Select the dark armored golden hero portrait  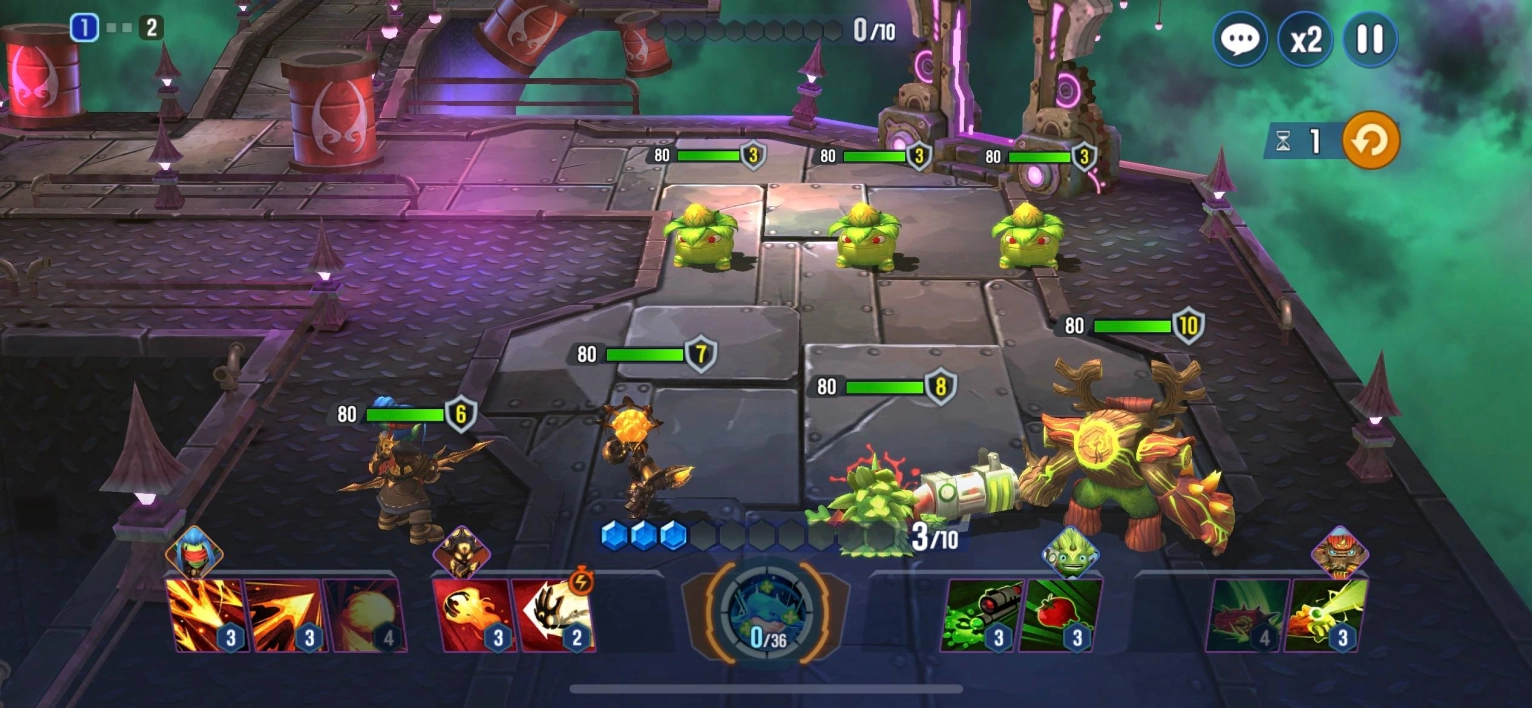[x=461, y=552]
